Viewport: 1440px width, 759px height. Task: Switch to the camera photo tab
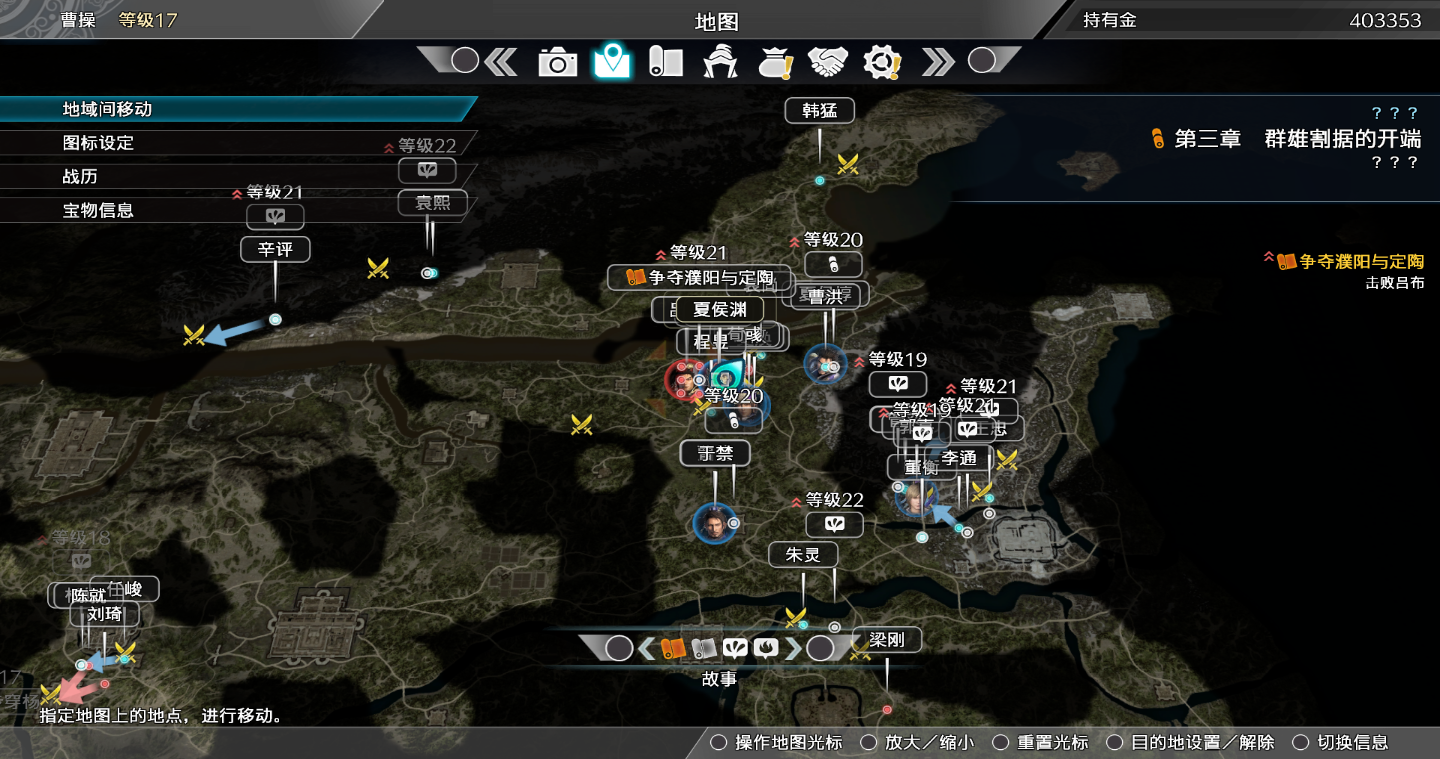point(557,62)
